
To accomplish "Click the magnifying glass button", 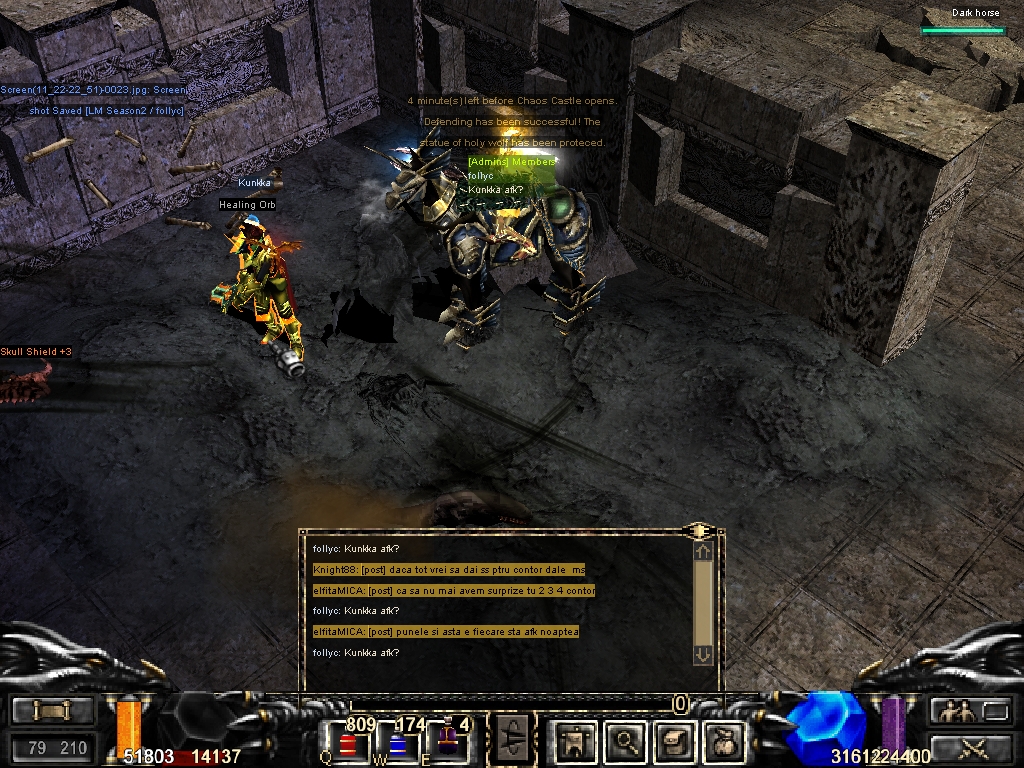I will (x=627, y=742).
